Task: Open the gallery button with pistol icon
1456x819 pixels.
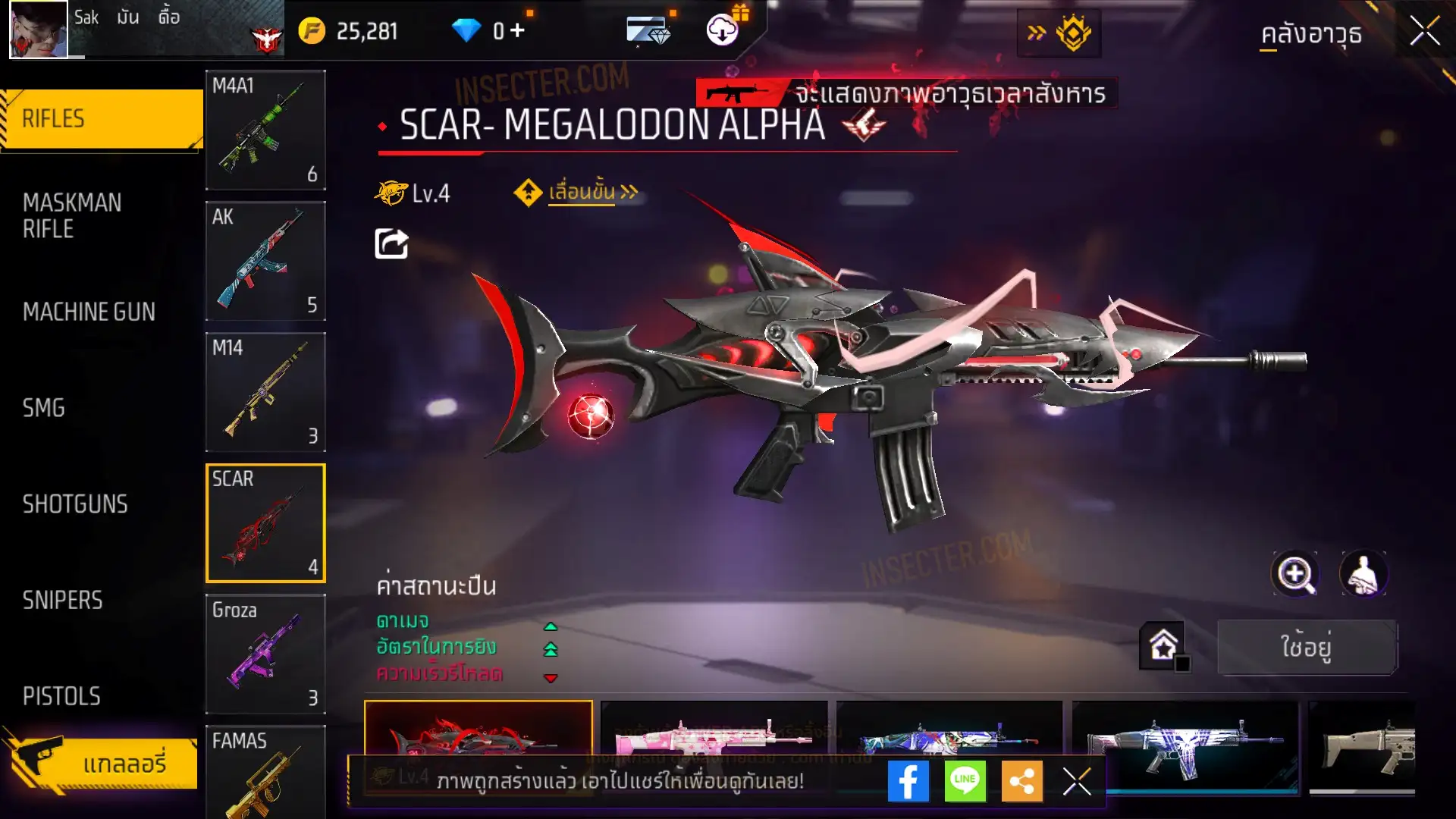Action: pos(101,763)
